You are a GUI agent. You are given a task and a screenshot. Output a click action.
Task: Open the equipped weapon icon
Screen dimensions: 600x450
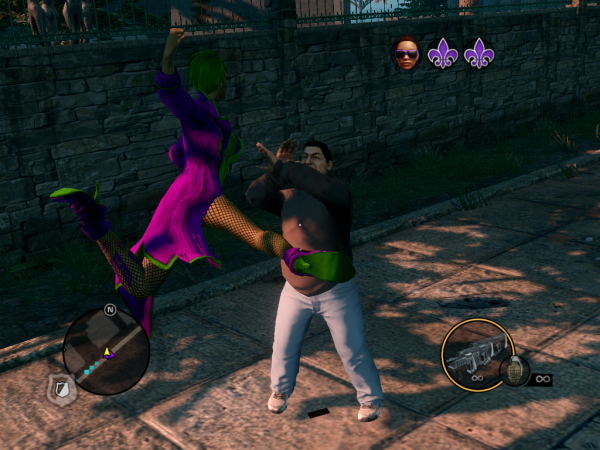[x=477, y=355]
